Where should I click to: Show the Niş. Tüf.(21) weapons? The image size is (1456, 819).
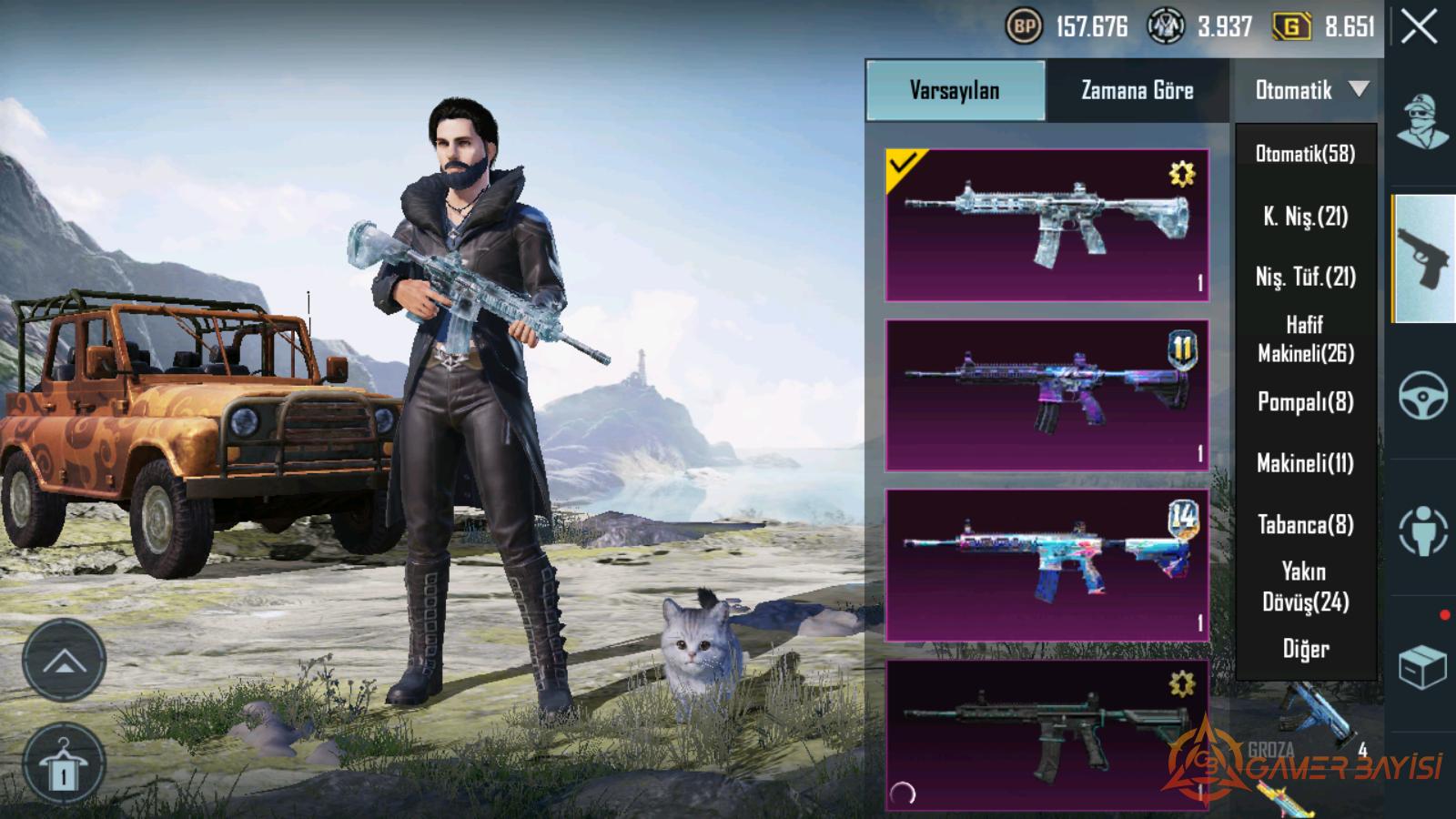(x=1305, y=277)
